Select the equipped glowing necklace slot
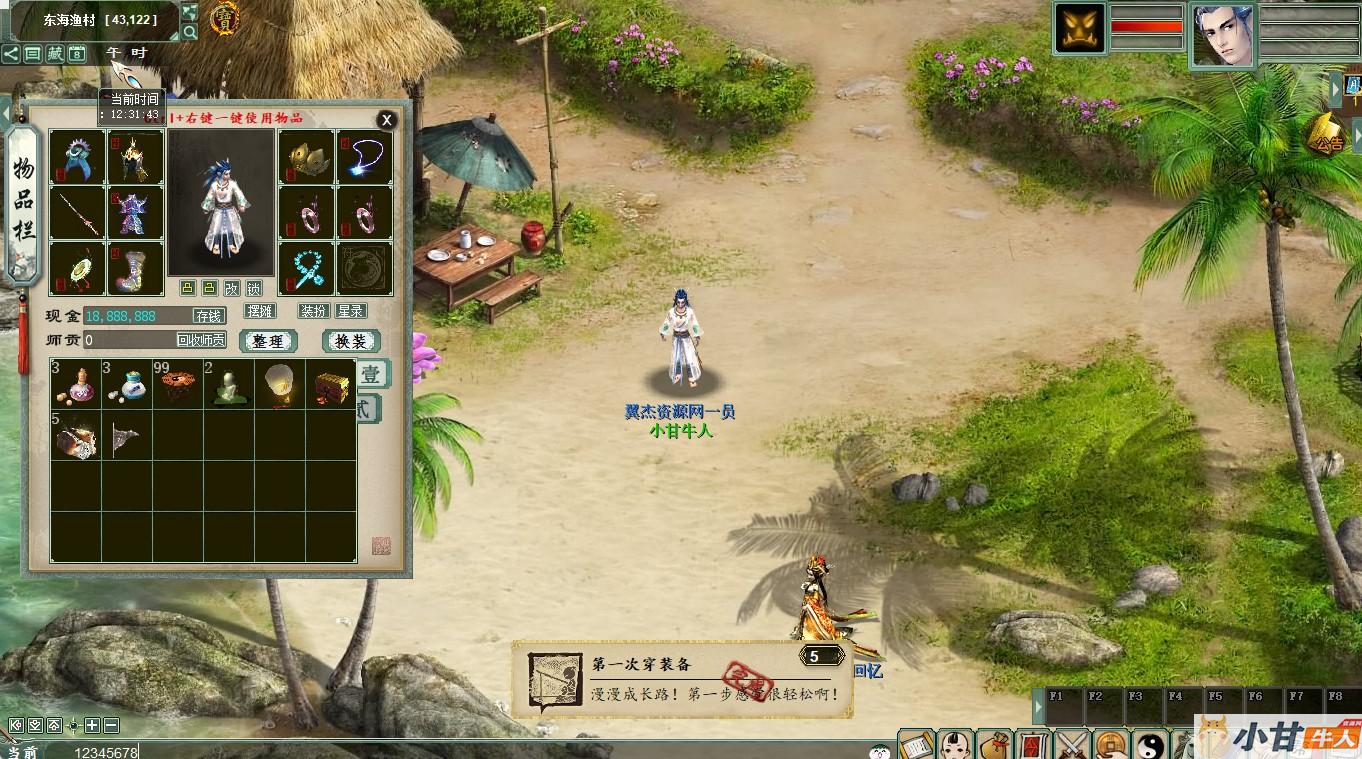Screen dimensions: 1362x759 point(365,157)
